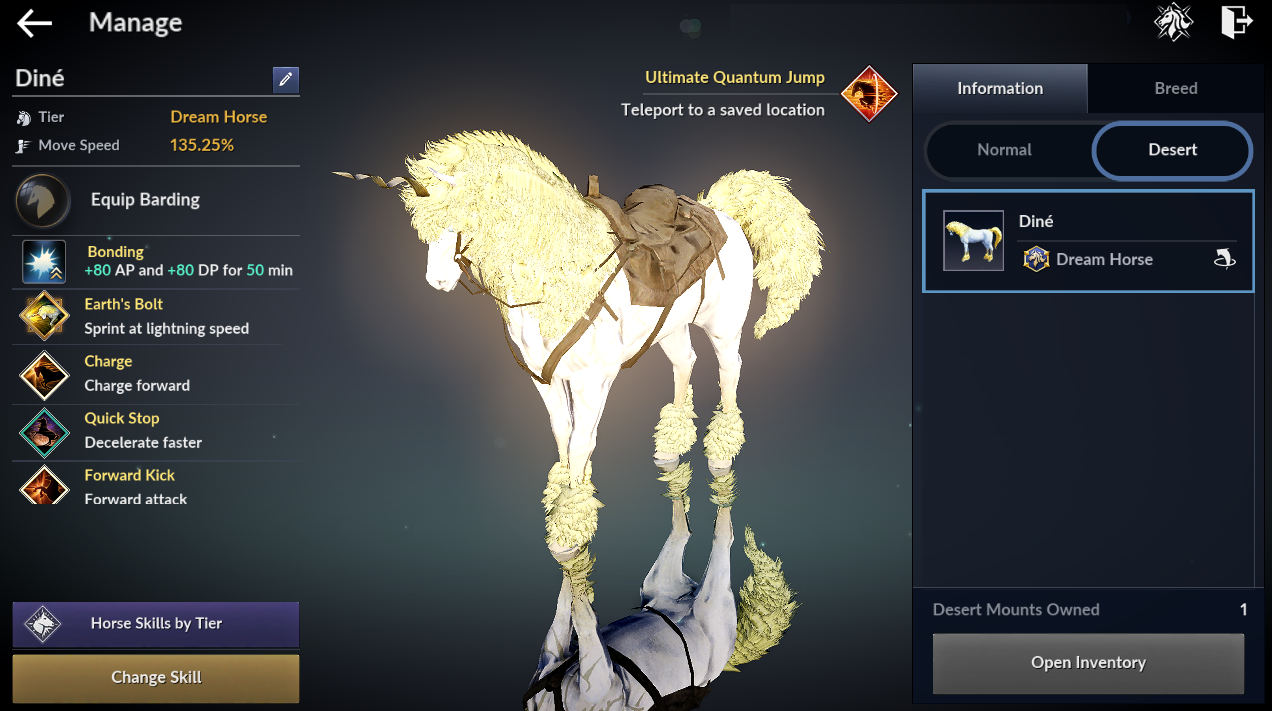The width and height of the screenshot is (1272, 711).
Task: Click the horse emblem icon at top
Action: click(x=1173, y=22)
